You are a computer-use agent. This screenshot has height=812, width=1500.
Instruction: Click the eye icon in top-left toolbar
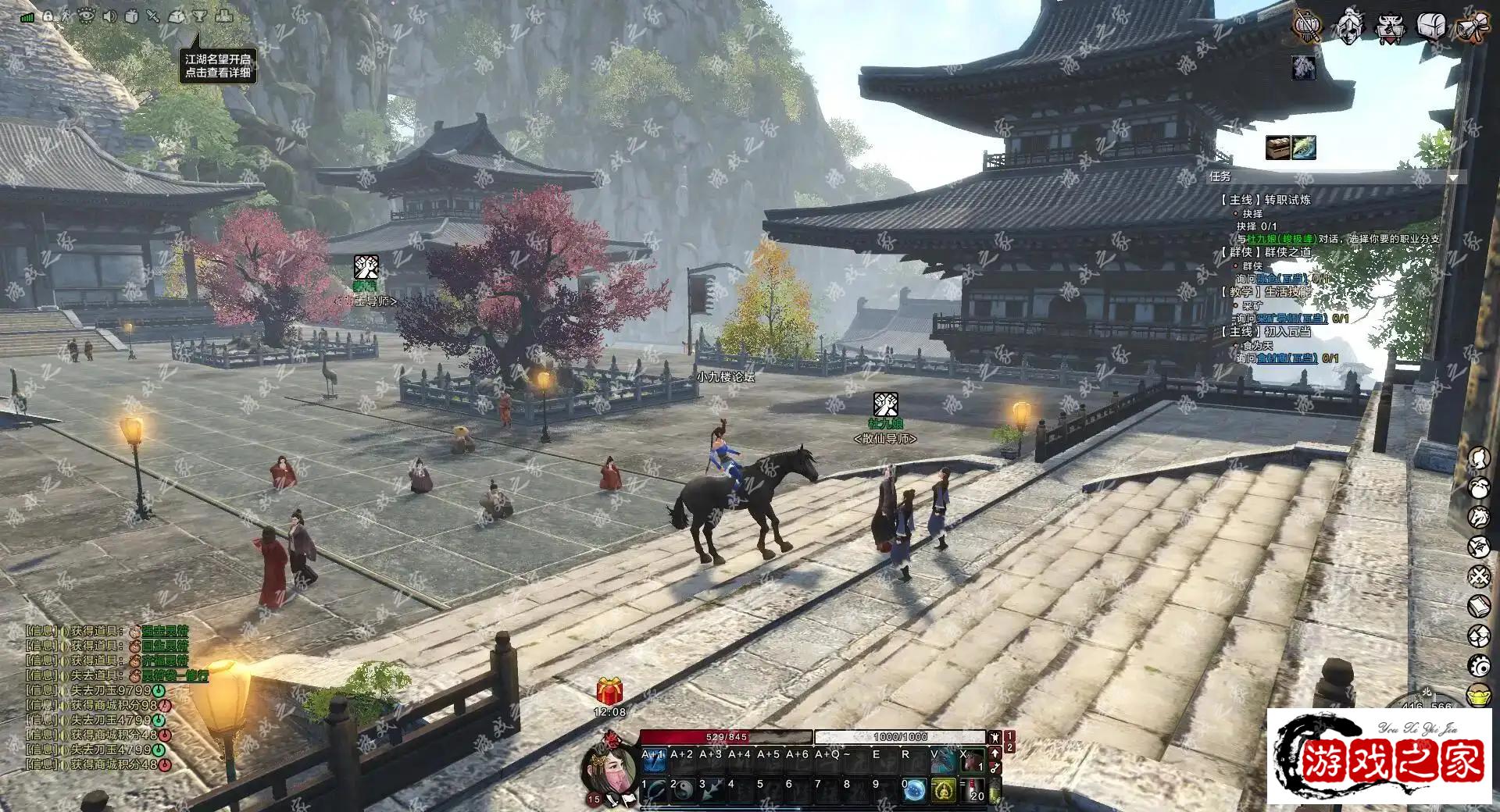pyautogui.click(x=86, y=16)
